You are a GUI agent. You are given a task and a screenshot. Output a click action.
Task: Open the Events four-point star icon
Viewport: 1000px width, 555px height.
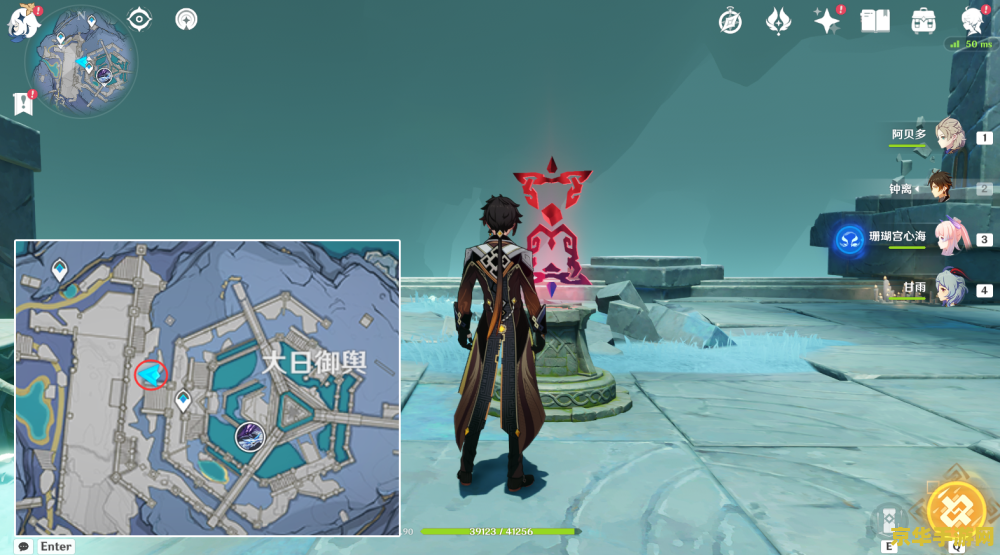[827, 21]
